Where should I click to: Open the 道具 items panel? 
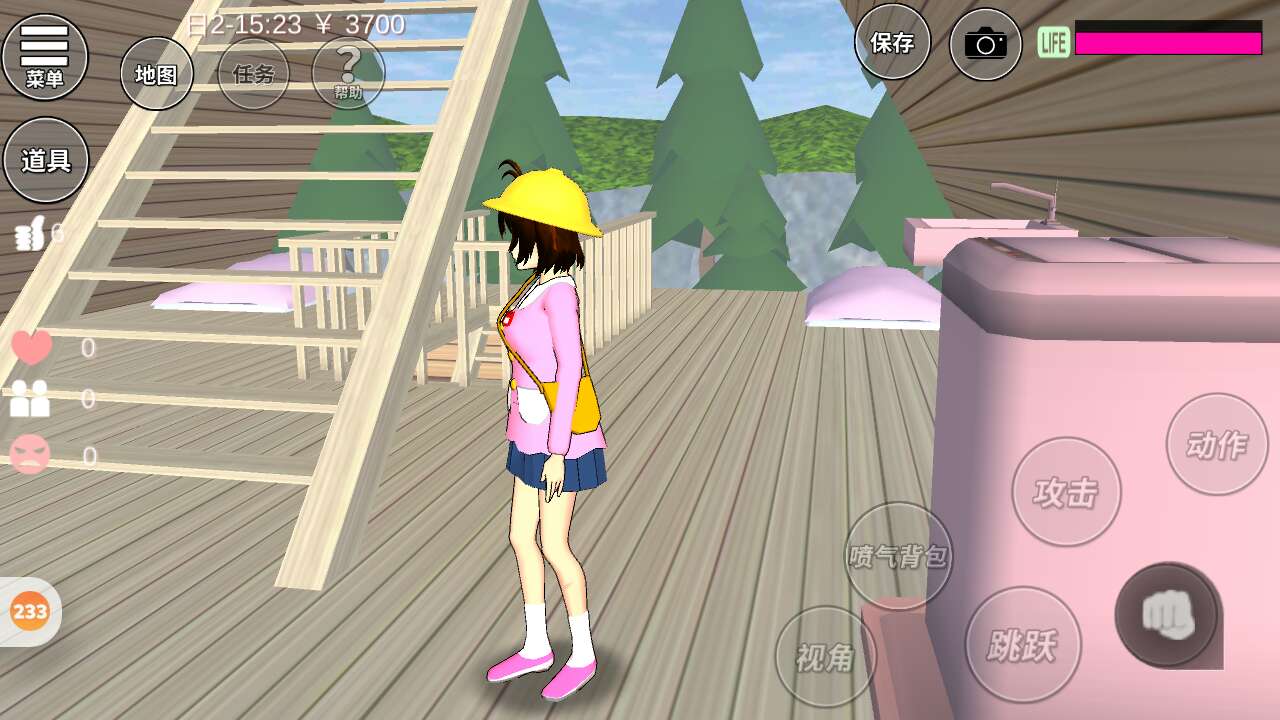coord(46,160)
